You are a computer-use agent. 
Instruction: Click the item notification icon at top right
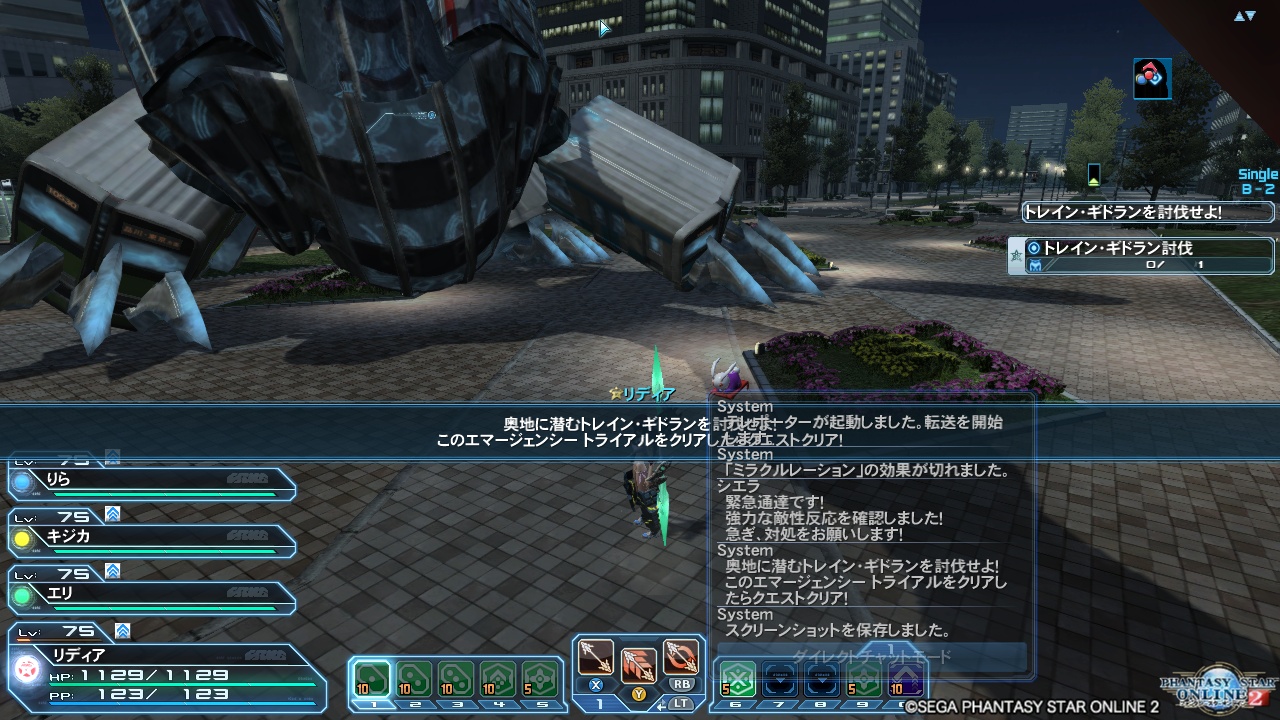click(x=1151, y=79)
